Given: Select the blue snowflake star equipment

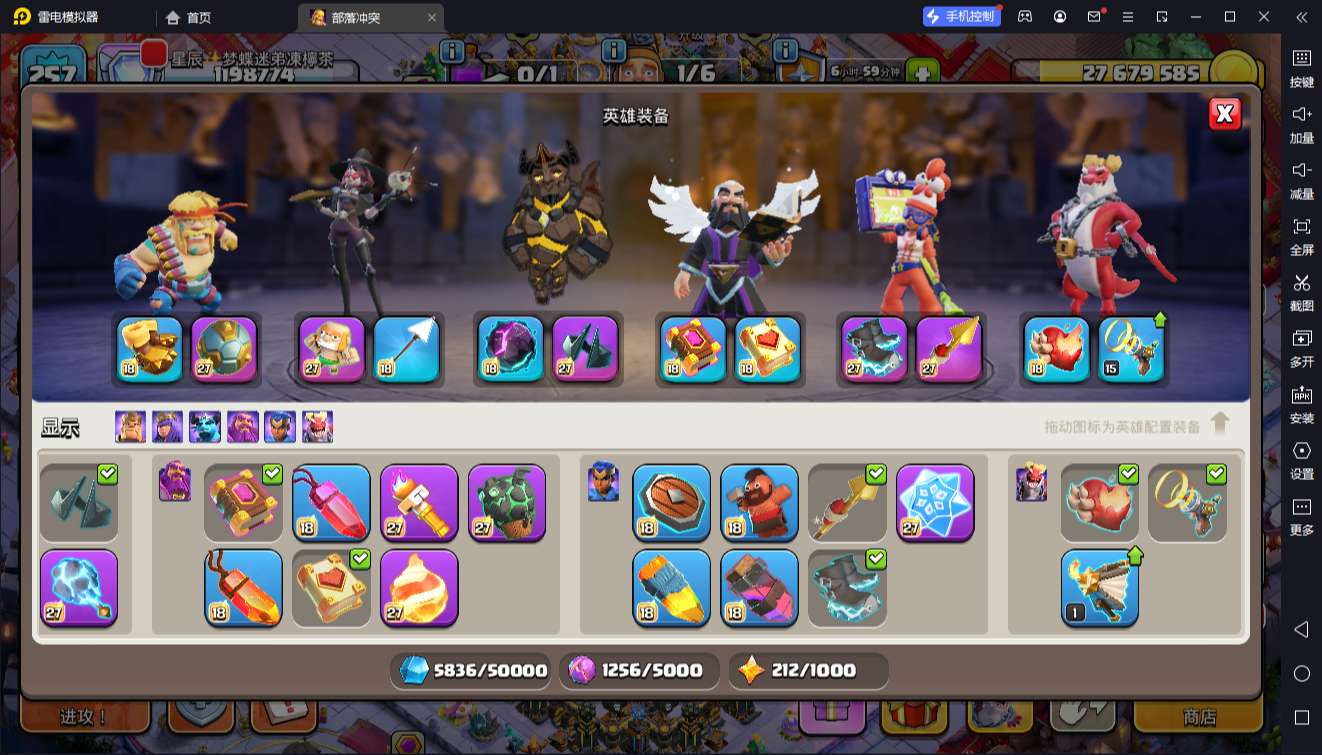Looking at the screenshot, I should (x=935, y=502).
